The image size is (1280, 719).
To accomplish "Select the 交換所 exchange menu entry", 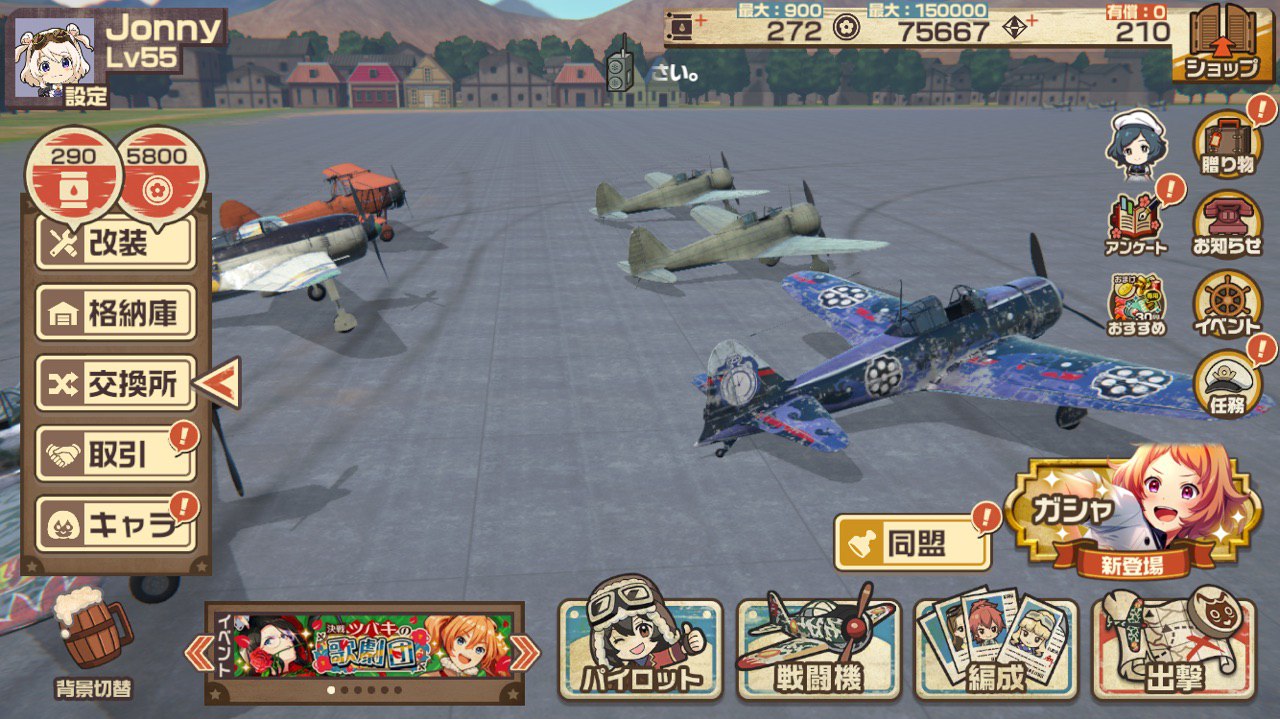I will [x=116, y=384].
